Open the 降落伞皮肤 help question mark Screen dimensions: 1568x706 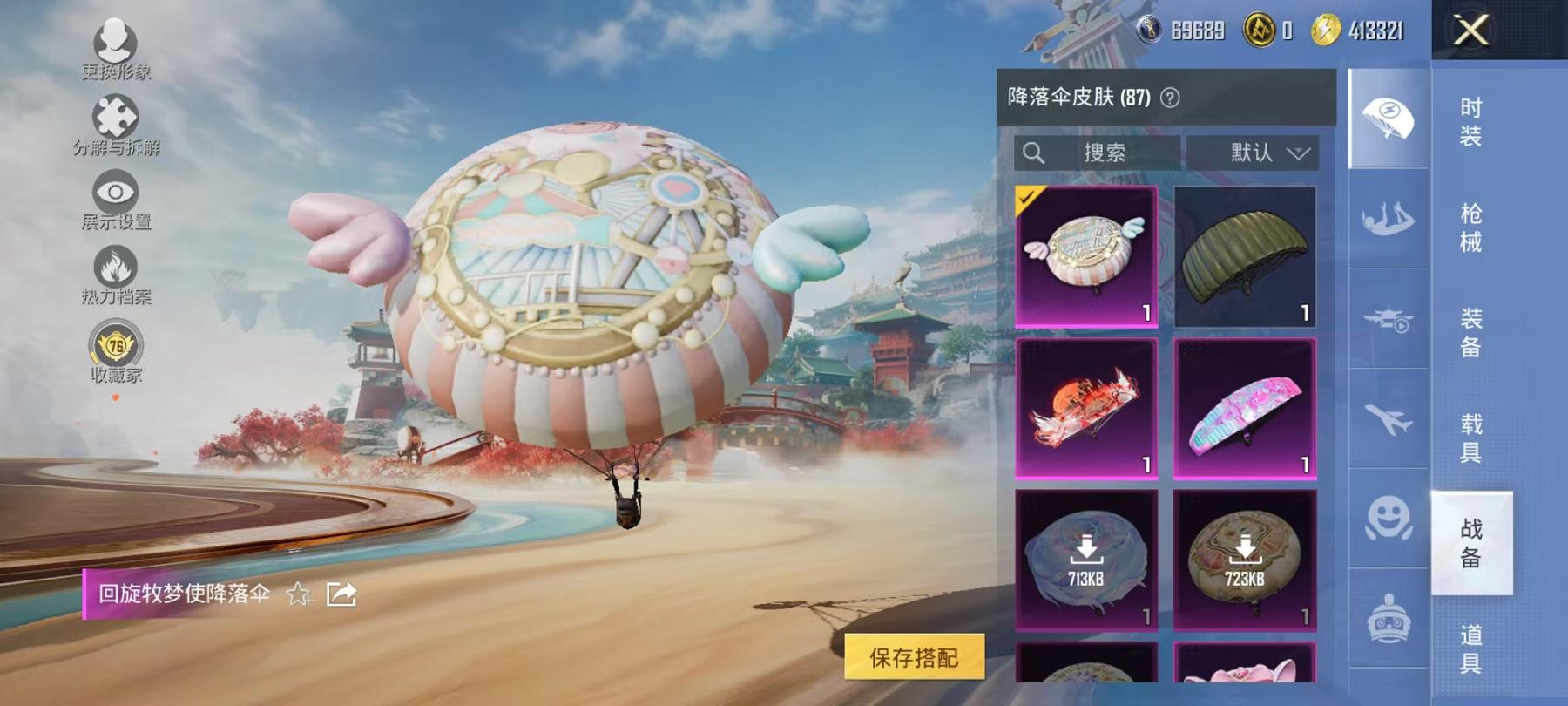coord(1169,96)
